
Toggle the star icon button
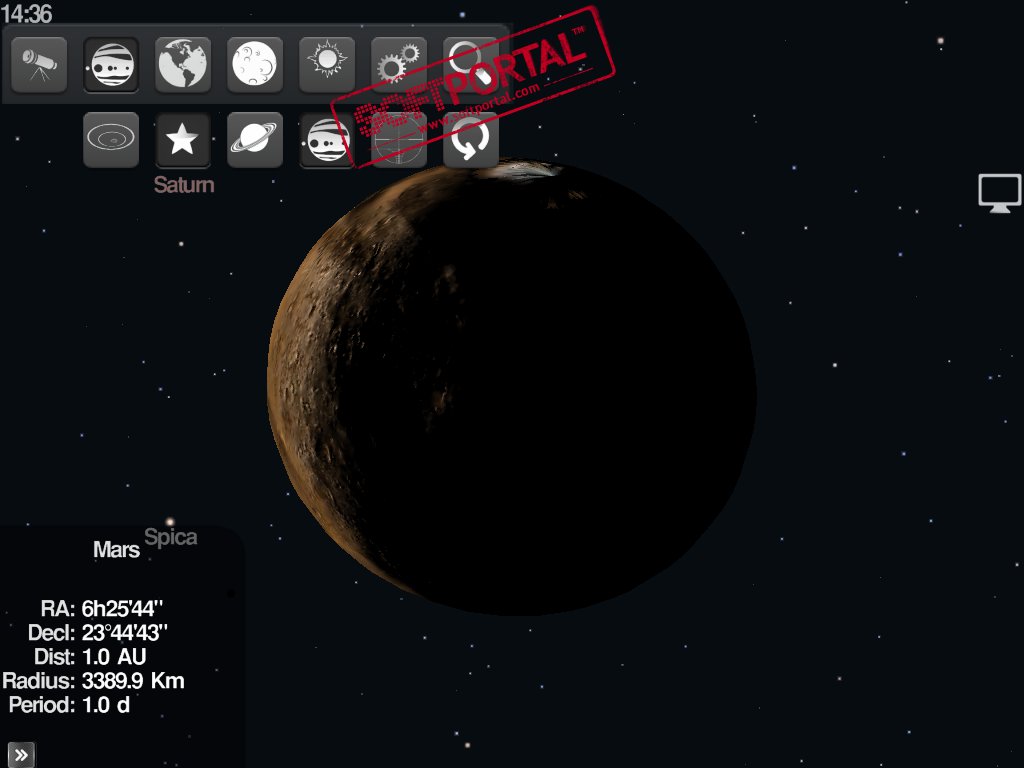pos(183,140)
